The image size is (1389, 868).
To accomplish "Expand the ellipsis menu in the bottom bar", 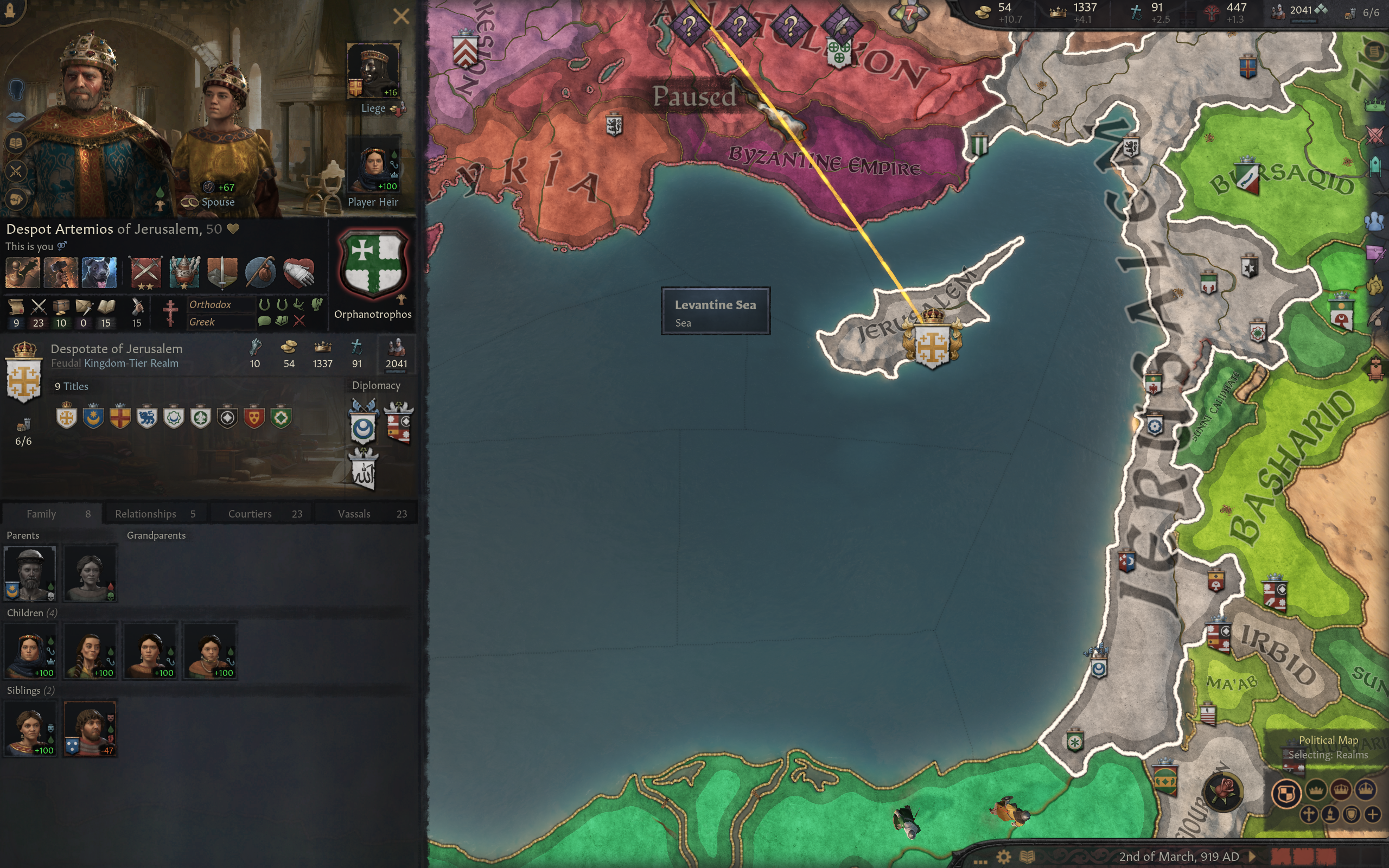I will tap(980, 863).
